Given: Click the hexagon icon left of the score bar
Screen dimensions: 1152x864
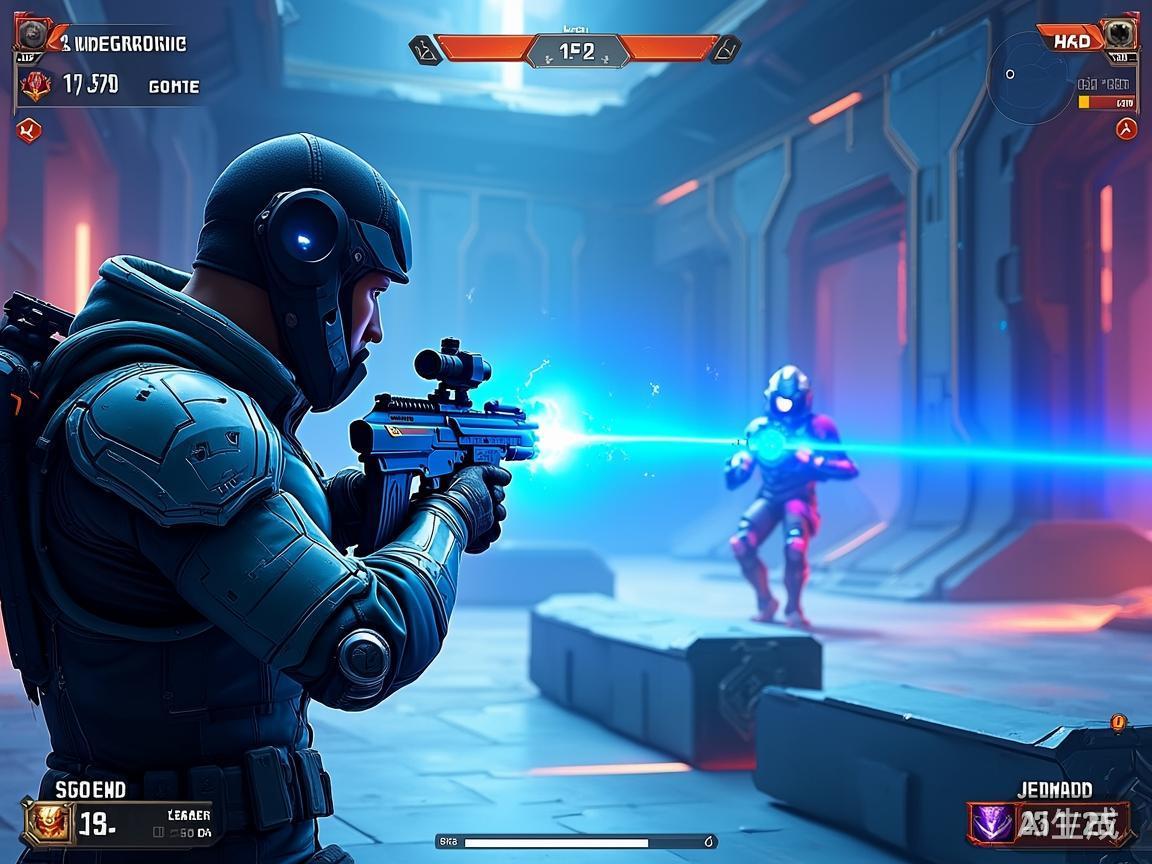Looking at the screenshot, I should coord(425,49).
